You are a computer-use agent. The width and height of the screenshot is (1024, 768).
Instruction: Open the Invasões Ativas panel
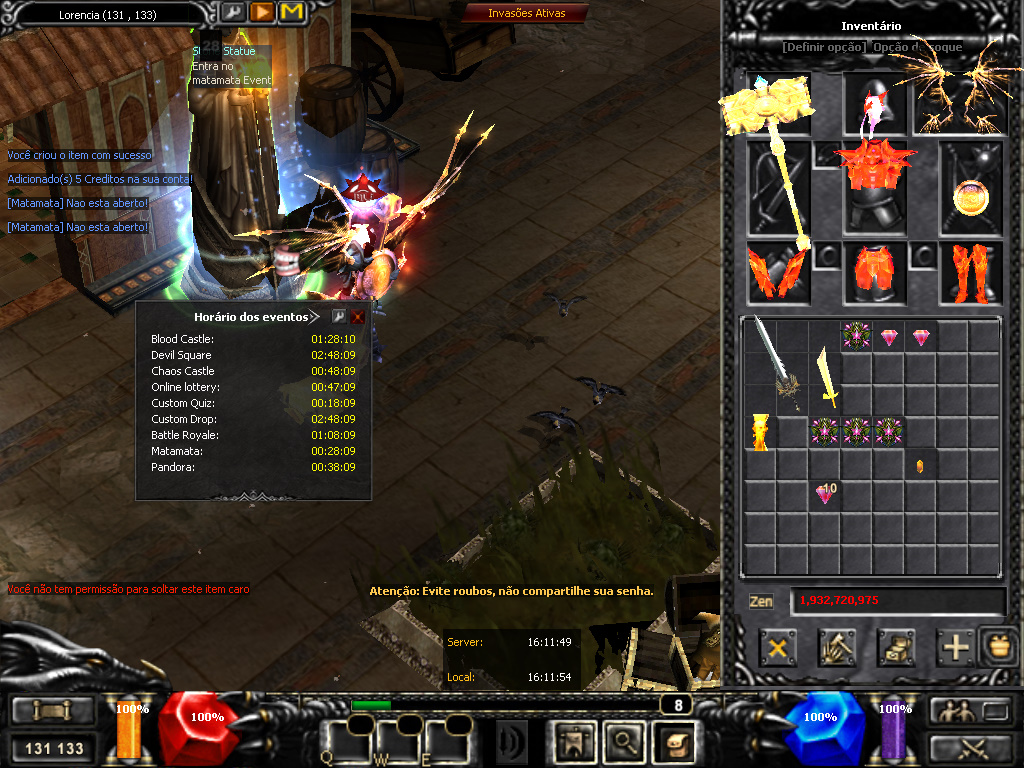526,13
